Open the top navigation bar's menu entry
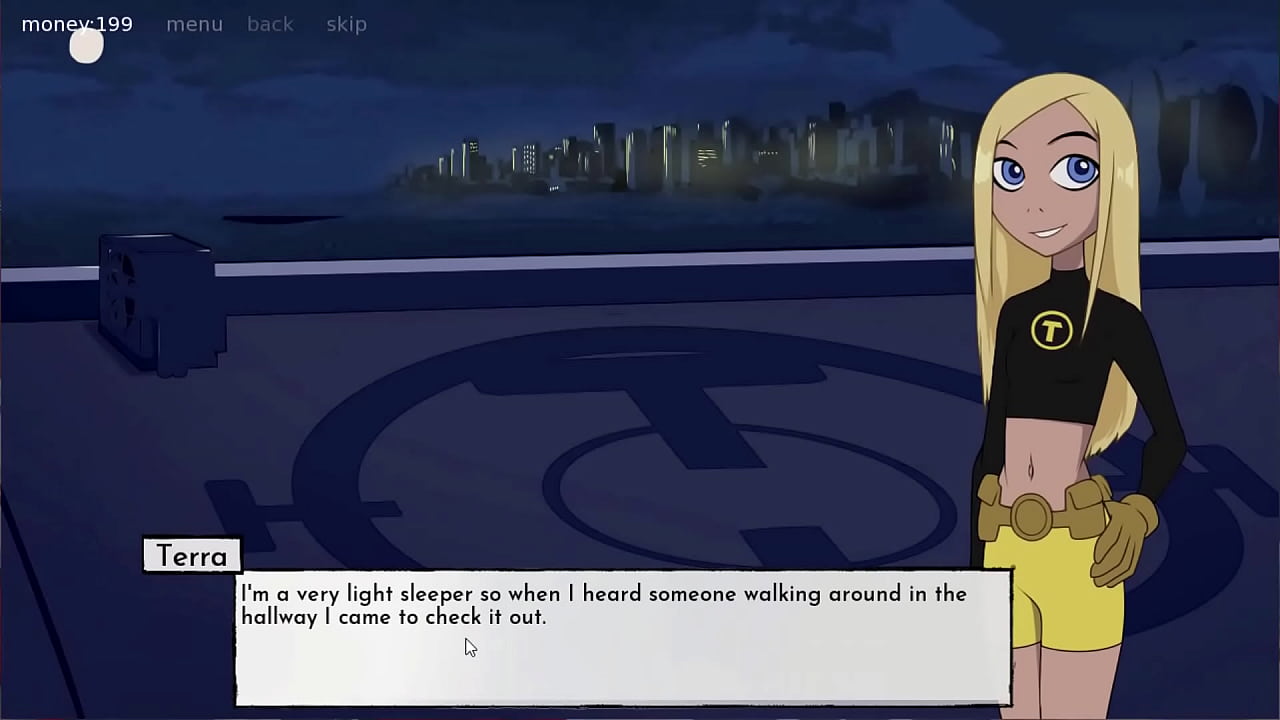Screen dimensions: 1280x720 pyautogui.click(x=194, y=23)
